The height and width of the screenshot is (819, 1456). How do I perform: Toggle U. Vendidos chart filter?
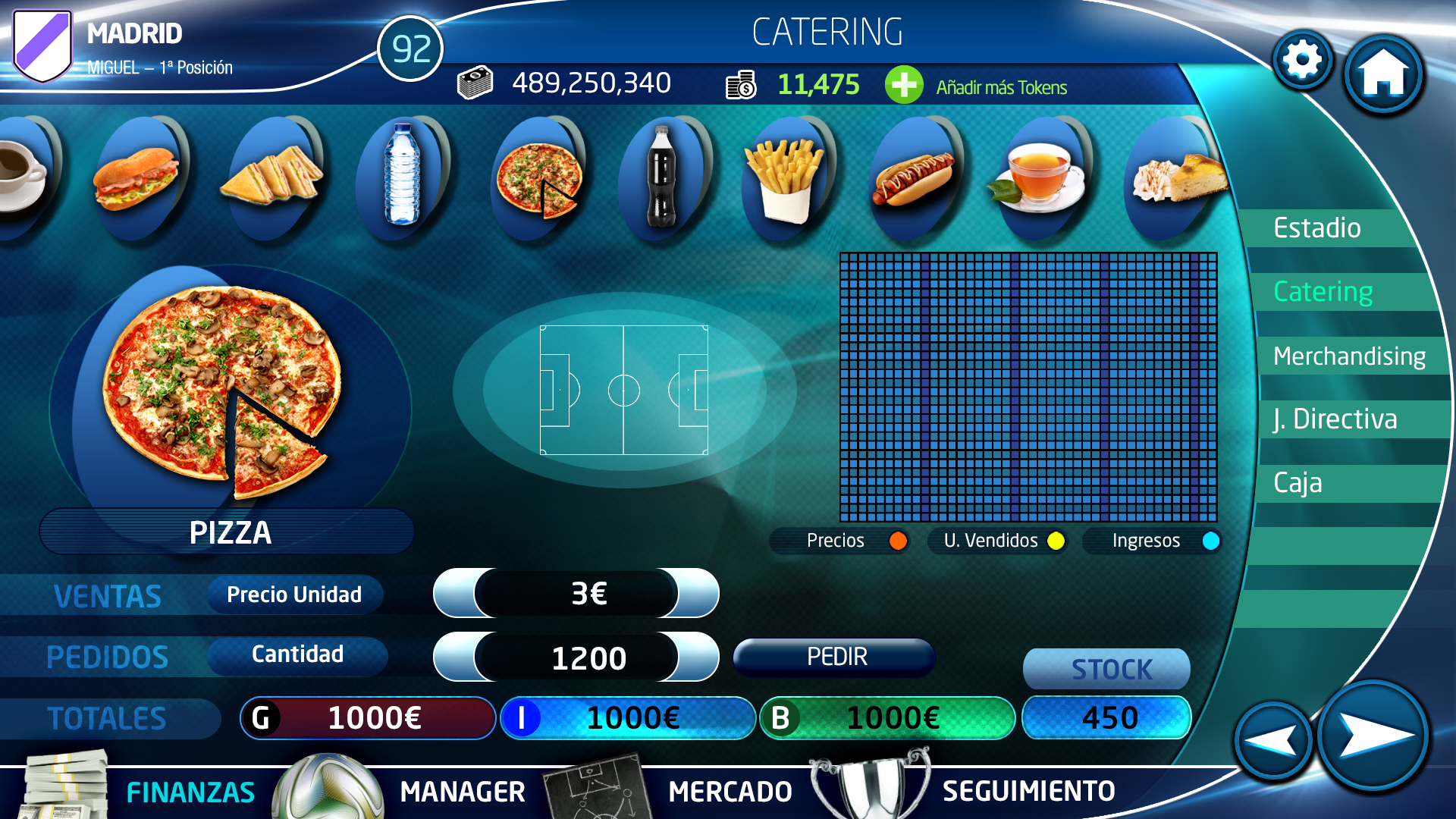click(x=1056, y=541)
